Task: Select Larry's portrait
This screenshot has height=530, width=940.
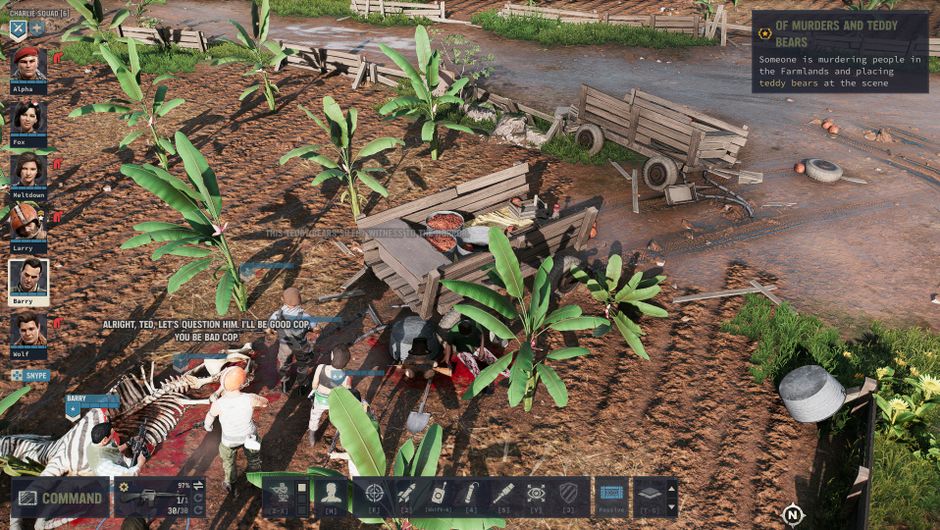Action: 28,224
